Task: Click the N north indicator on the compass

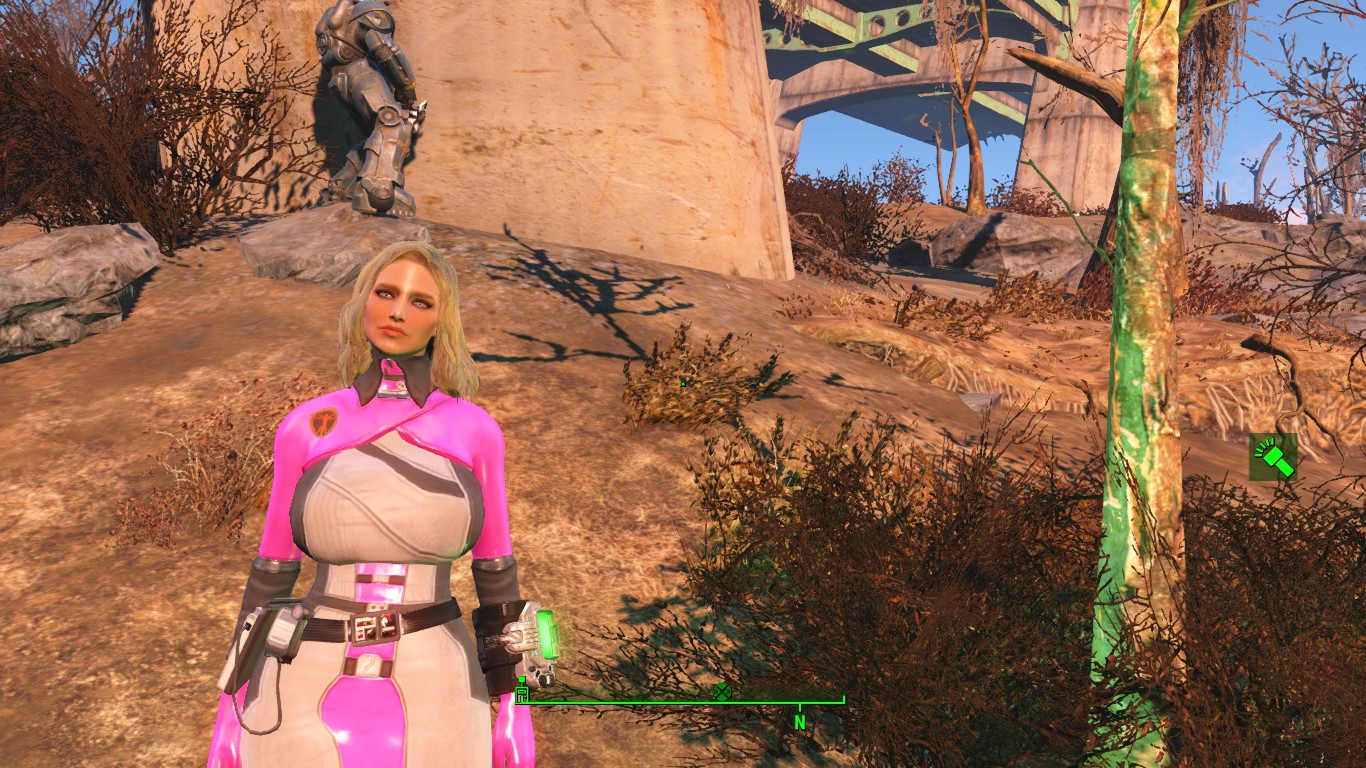Action: [x=799, y=721]
